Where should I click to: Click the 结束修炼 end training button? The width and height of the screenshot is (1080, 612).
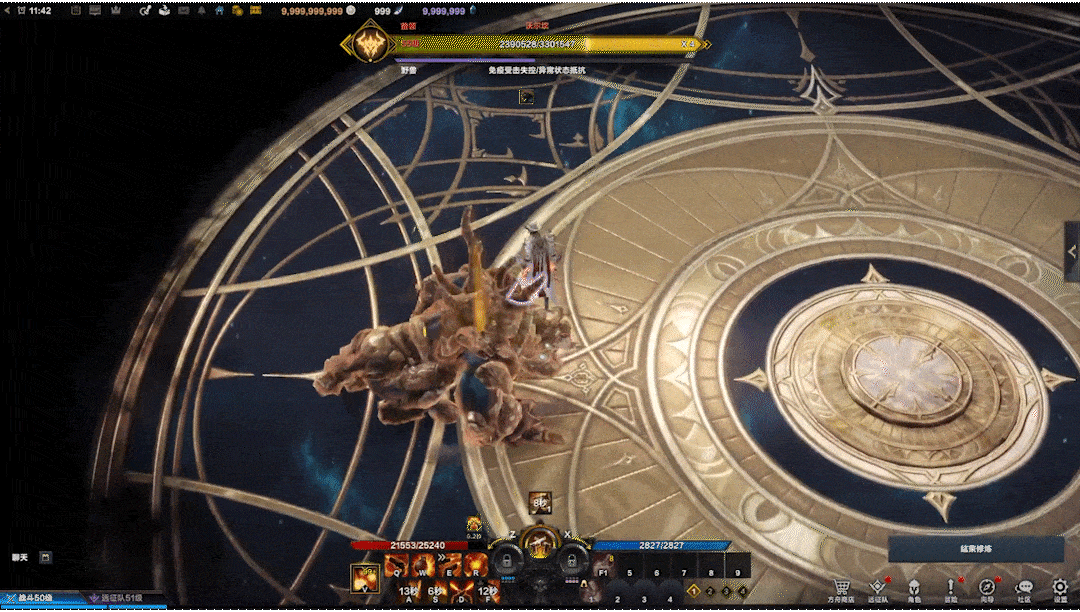[975, 549]
